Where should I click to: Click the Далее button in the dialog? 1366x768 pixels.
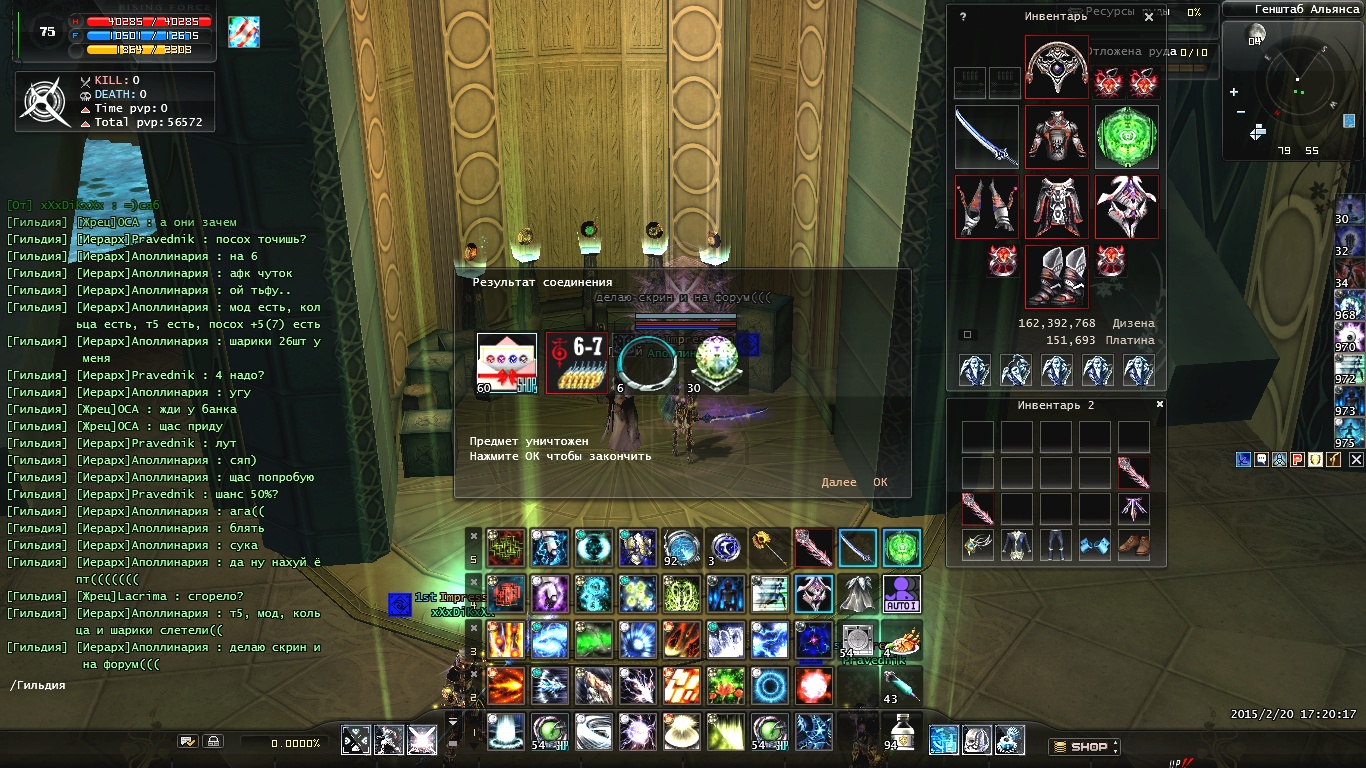pyautogui.click(x=838, y=482)
